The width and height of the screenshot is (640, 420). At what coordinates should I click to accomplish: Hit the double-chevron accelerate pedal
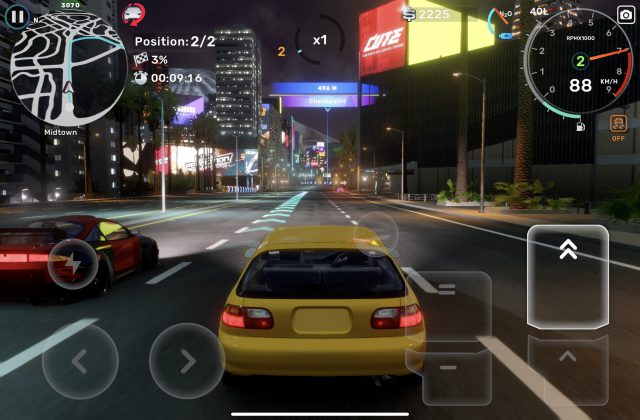(567, 275)
